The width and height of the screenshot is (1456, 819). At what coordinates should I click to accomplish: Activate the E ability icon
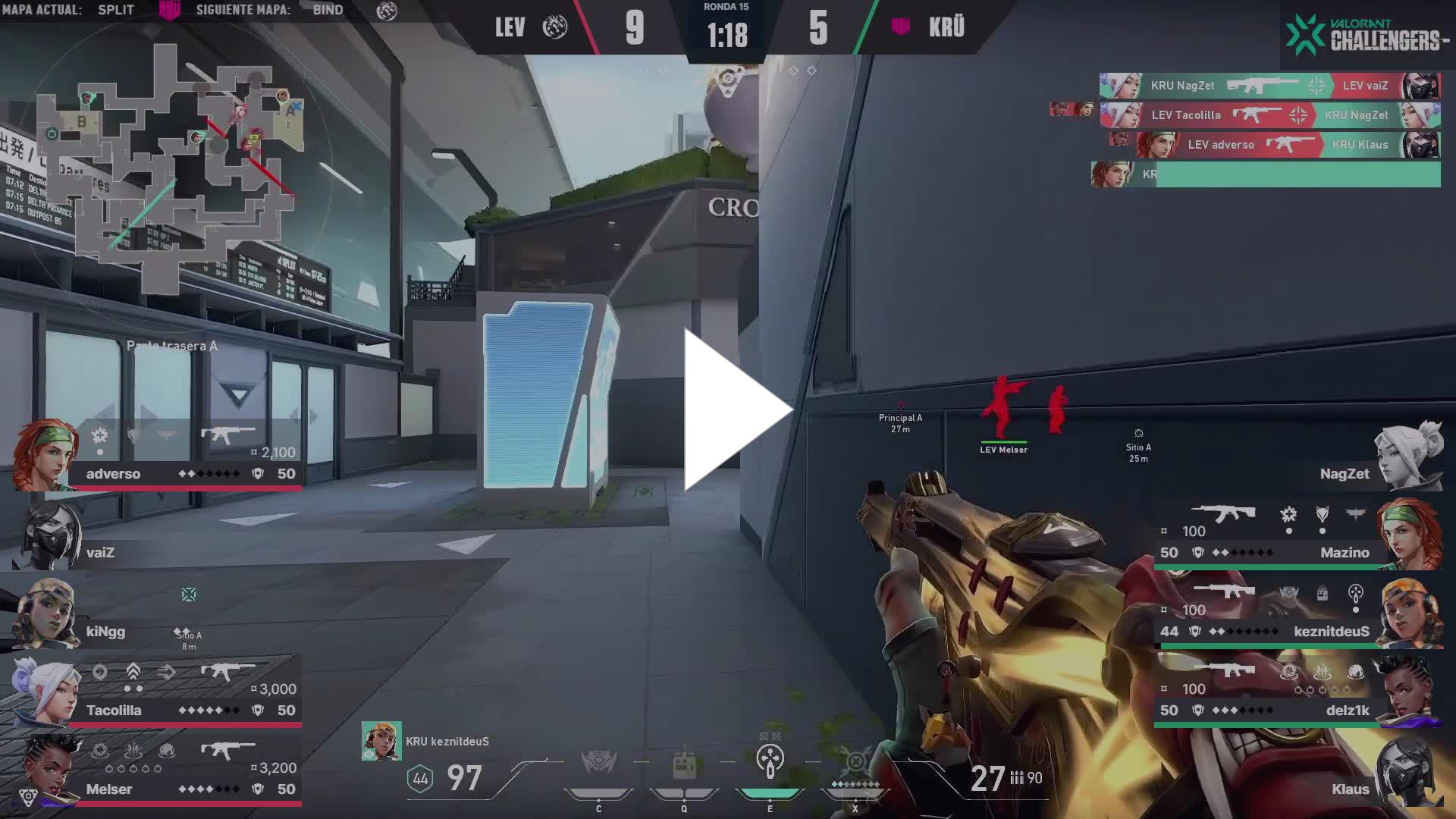click(770, 761)
